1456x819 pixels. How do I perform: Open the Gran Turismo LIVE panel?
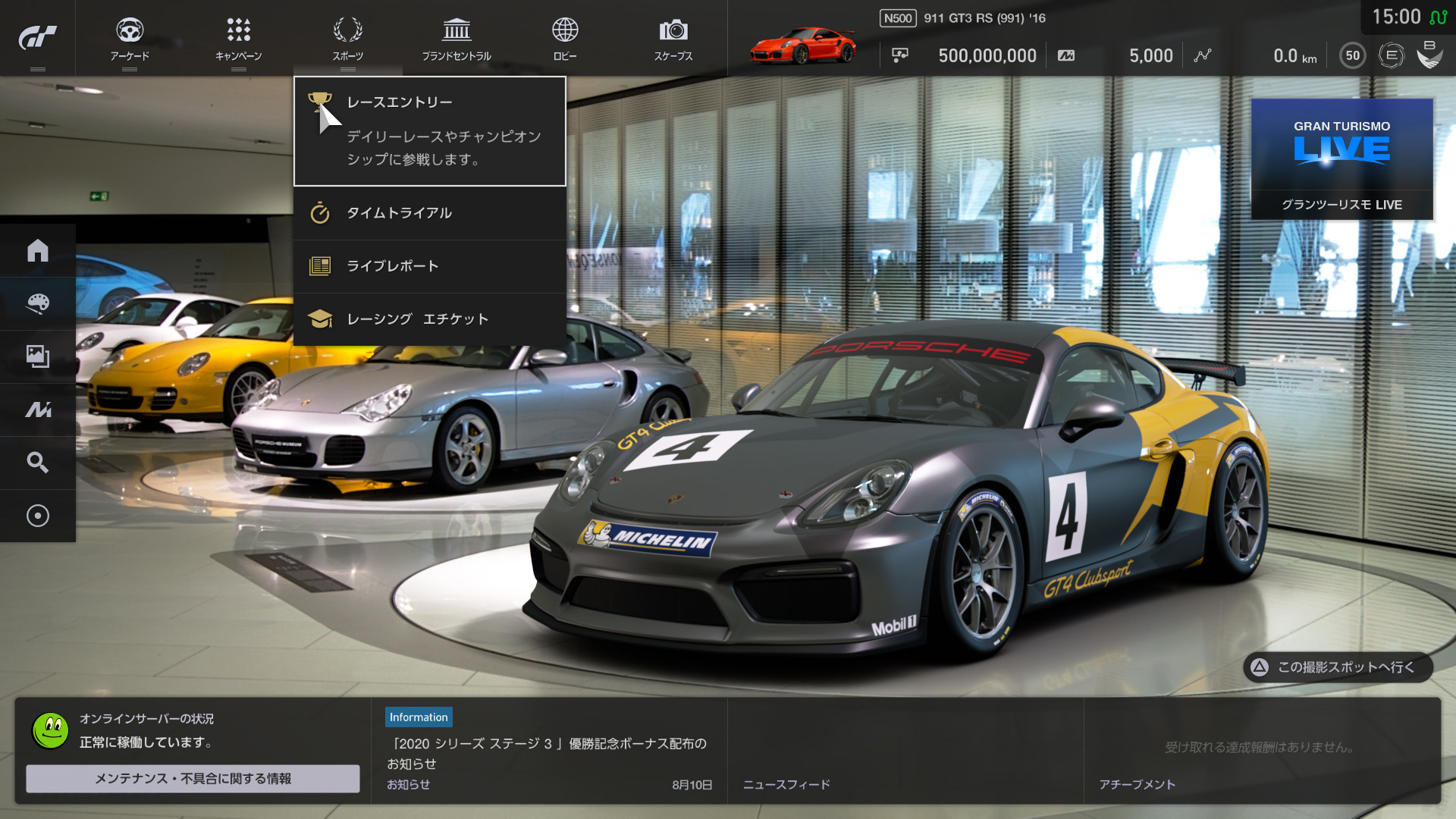(1341, 159)
